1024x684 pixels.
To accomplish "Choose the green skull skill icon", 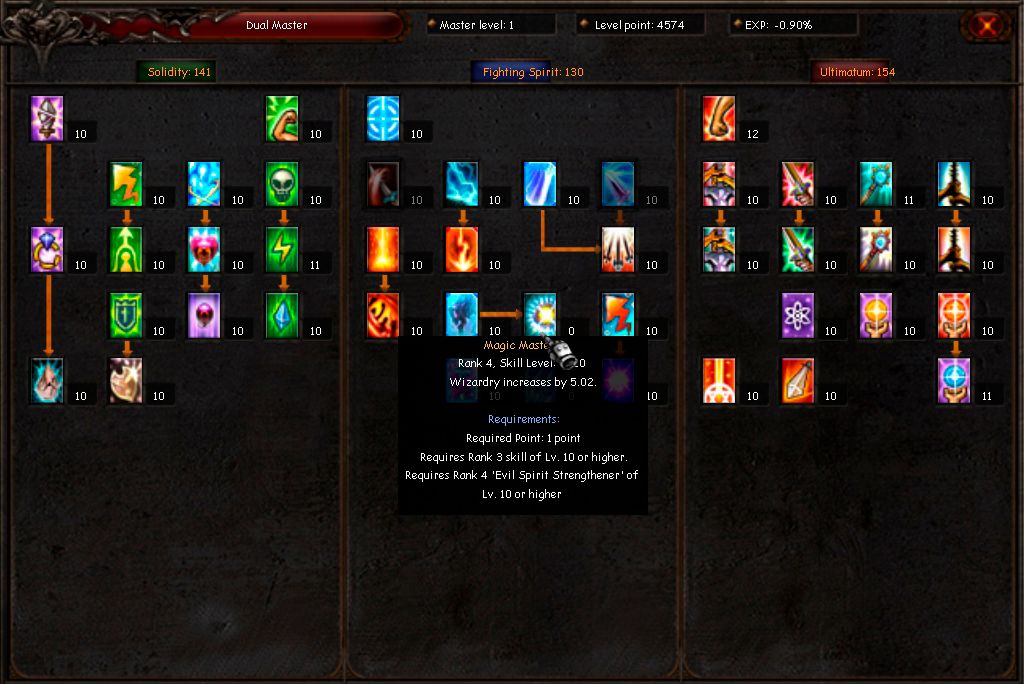I will coord(284,185).
